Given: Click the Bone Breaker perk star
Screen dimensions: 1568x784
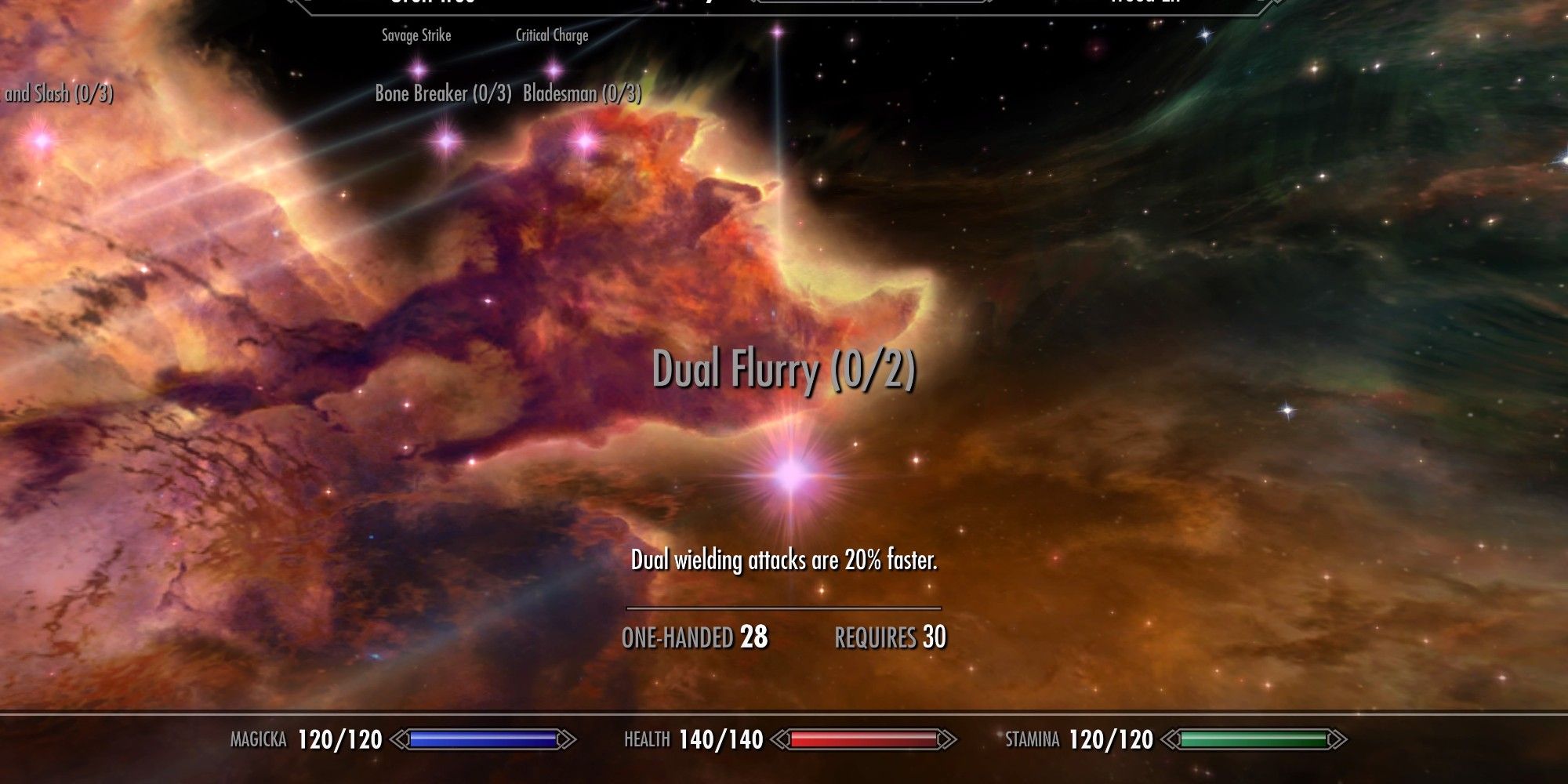Looking at the screenshot, I should click(445, 140).
